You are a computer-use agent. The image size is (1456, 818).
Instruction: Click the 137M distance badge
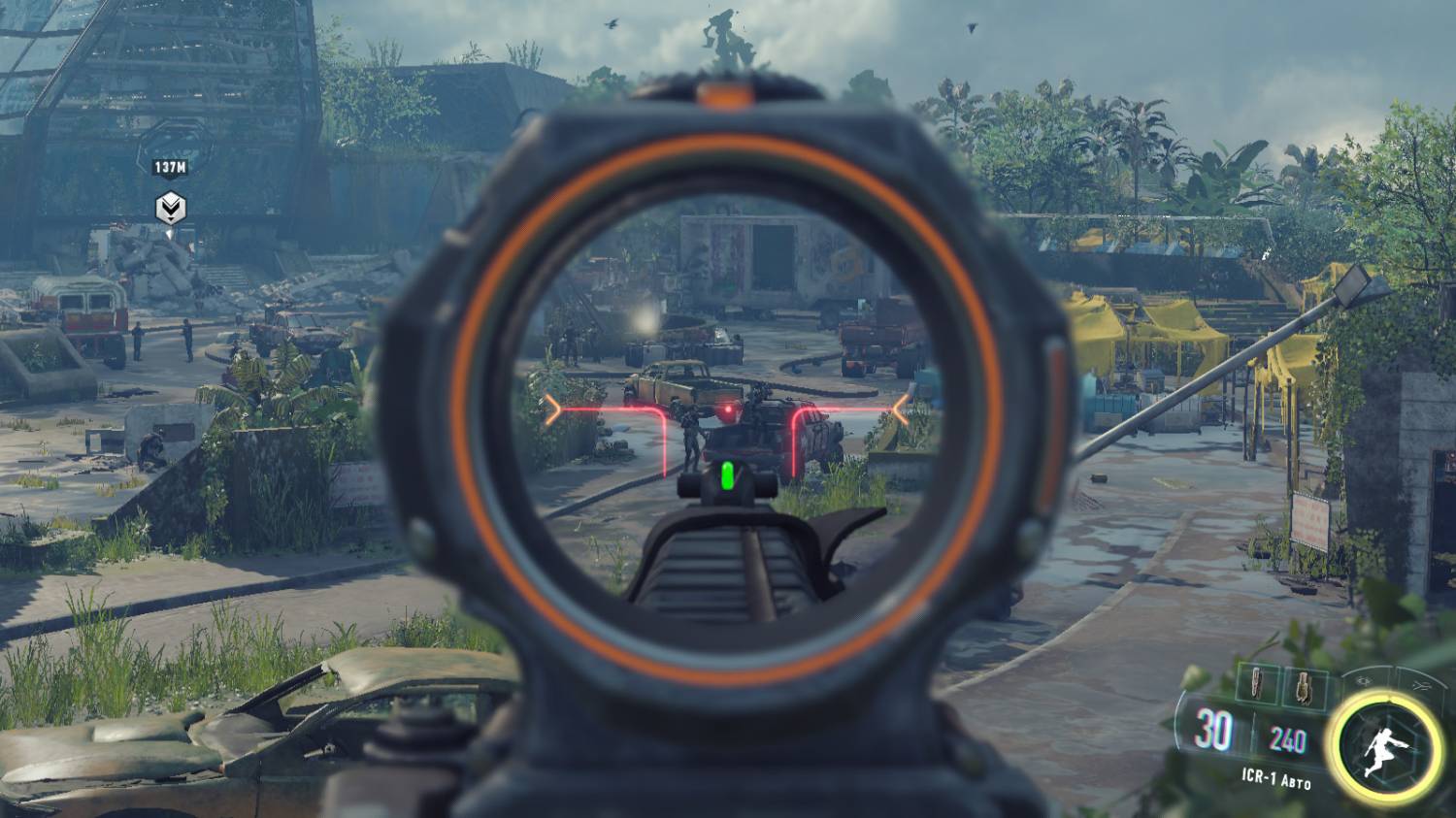(170, 165)
